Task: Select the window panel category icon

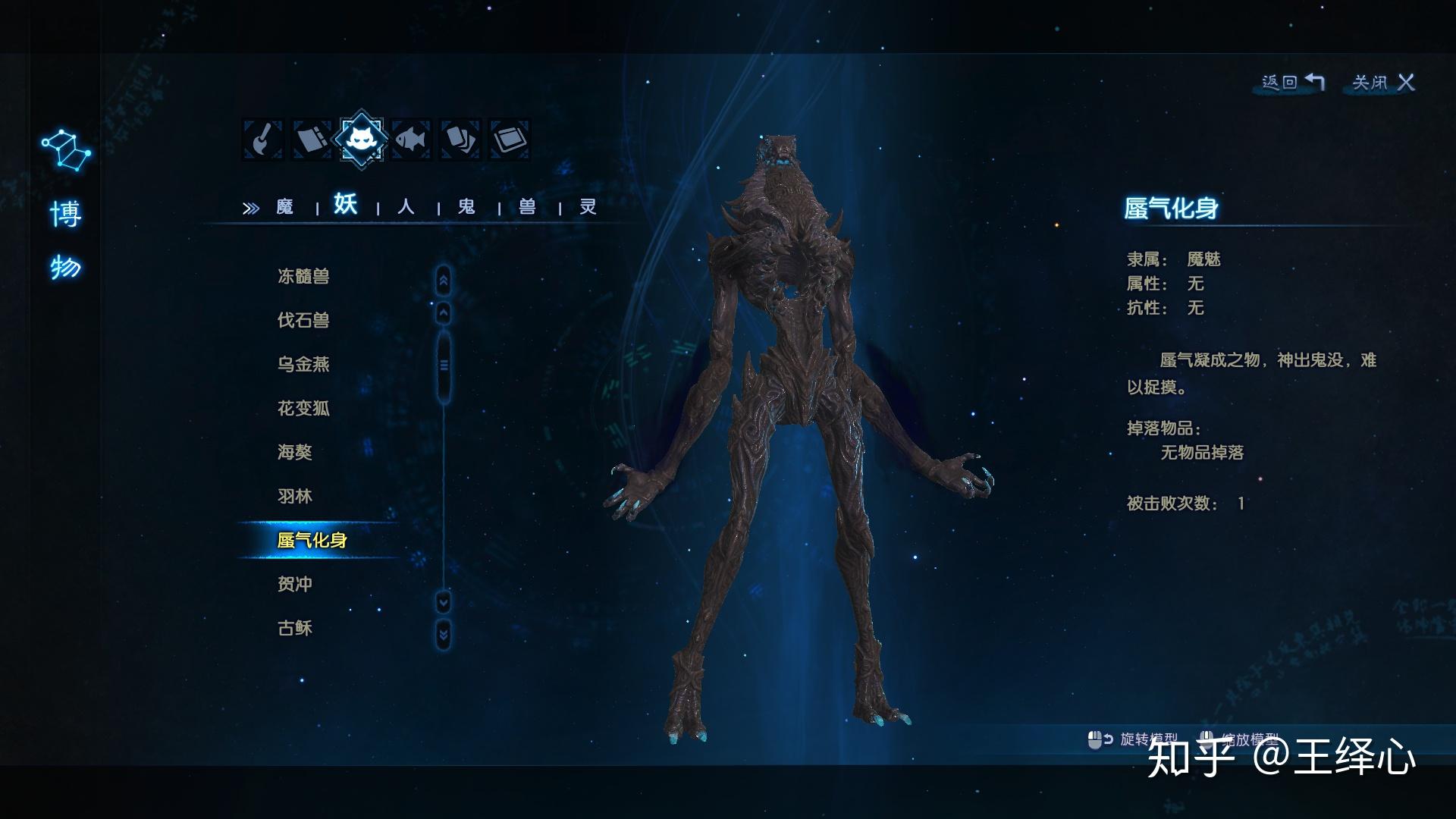Action: point(510,140)
